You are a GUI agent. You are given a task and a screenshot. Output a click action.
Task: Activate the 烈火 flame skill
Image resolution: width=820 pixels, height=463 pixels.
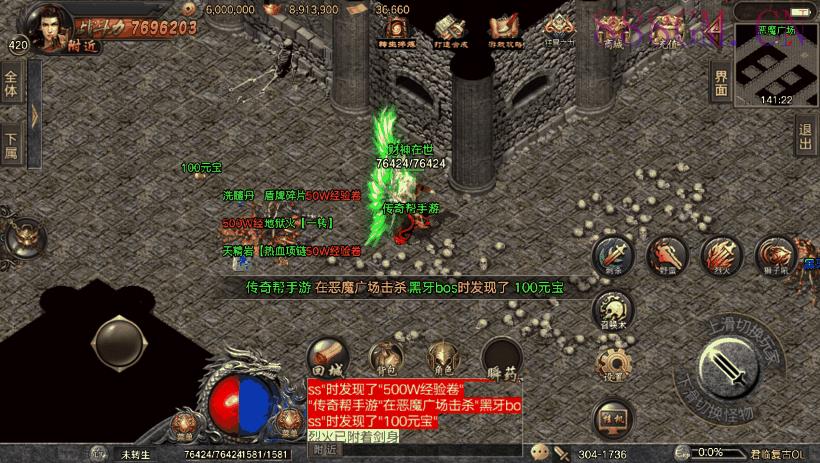[x=718, y=255]
